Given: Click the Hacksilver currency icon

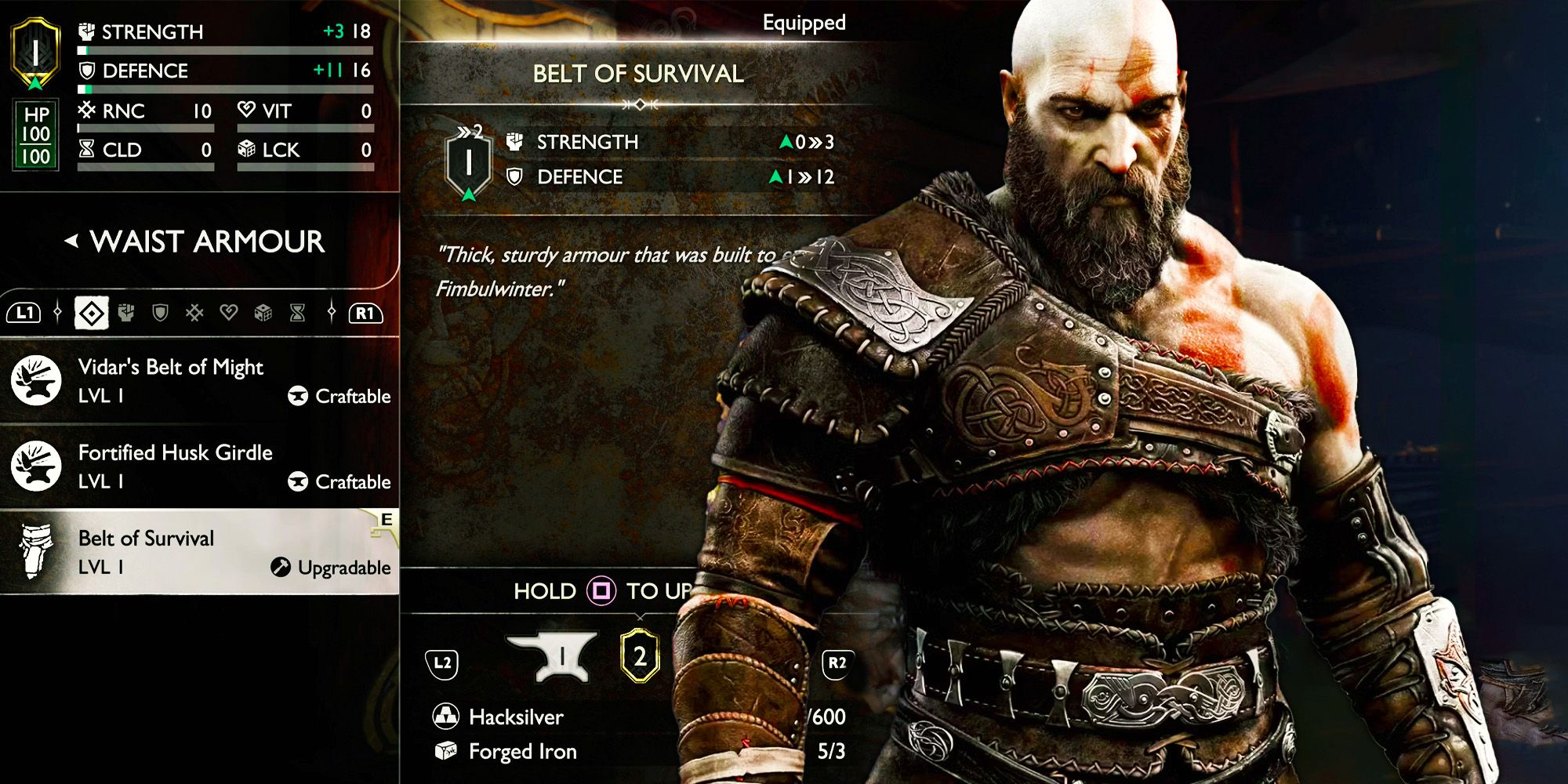Looking at the screenshot, I should (445, 717).
